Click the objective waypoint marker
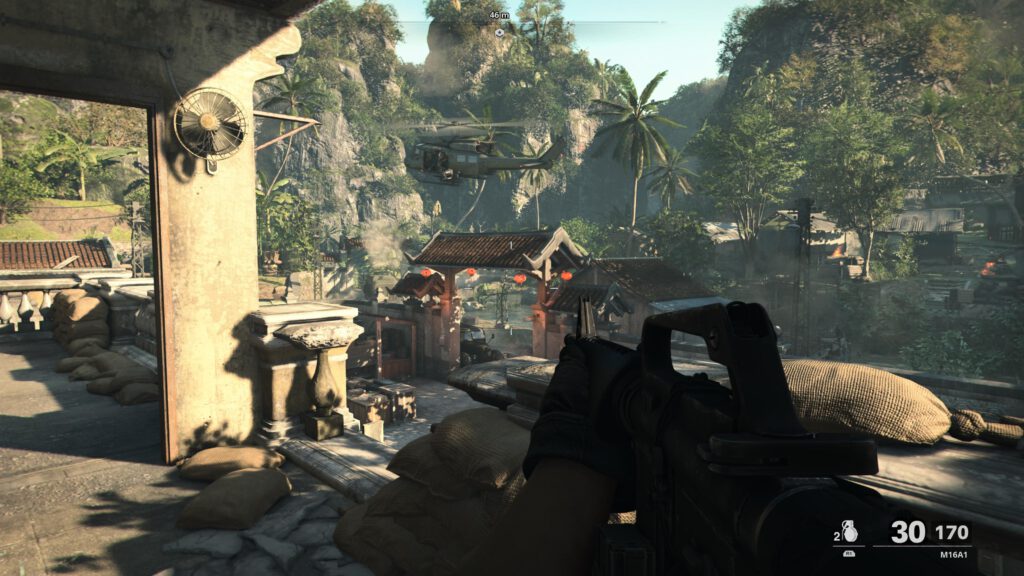 [x=499, y=32]
